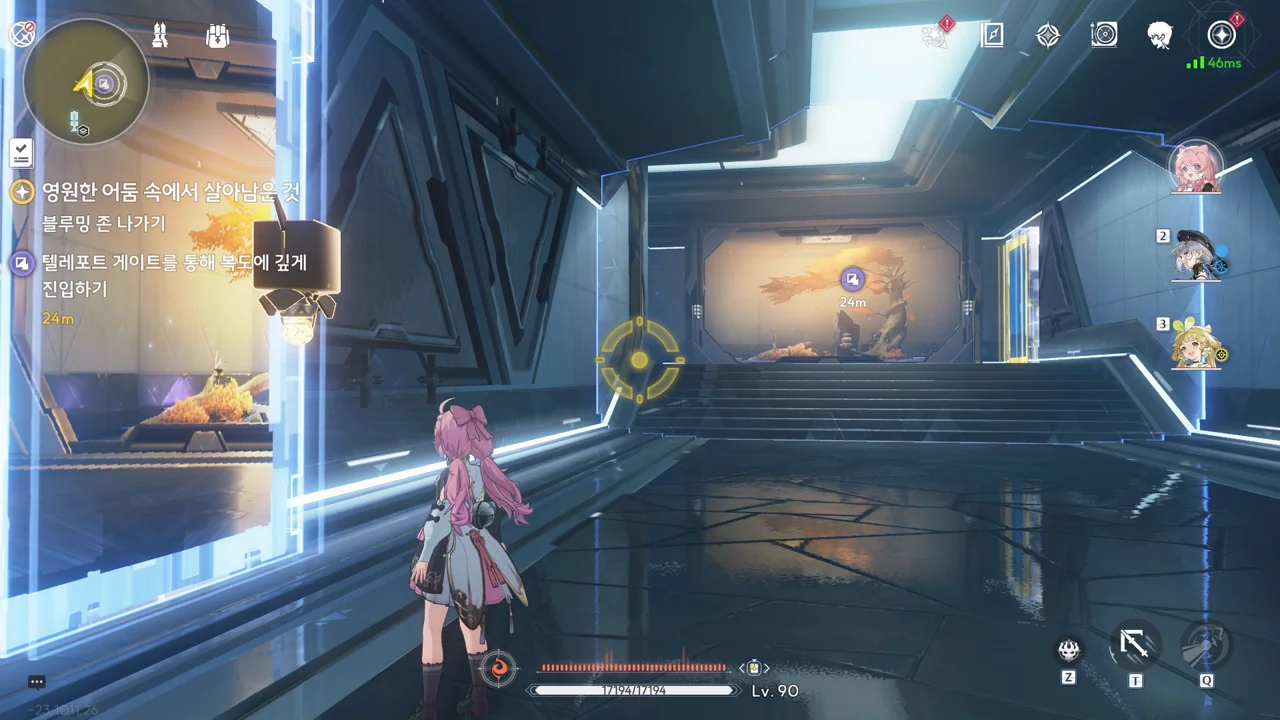Click the globe icon beside the minimap

coord(22,34)
